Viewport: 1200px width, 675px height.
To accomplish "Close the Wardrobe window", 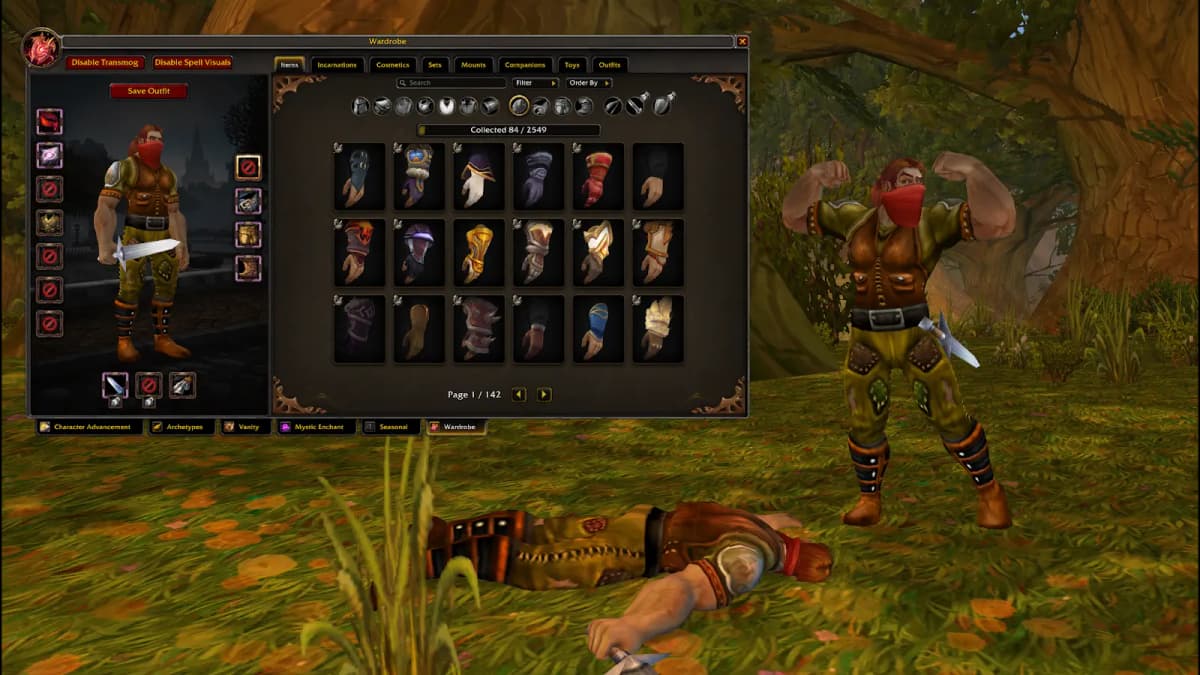I will (742, 42).
